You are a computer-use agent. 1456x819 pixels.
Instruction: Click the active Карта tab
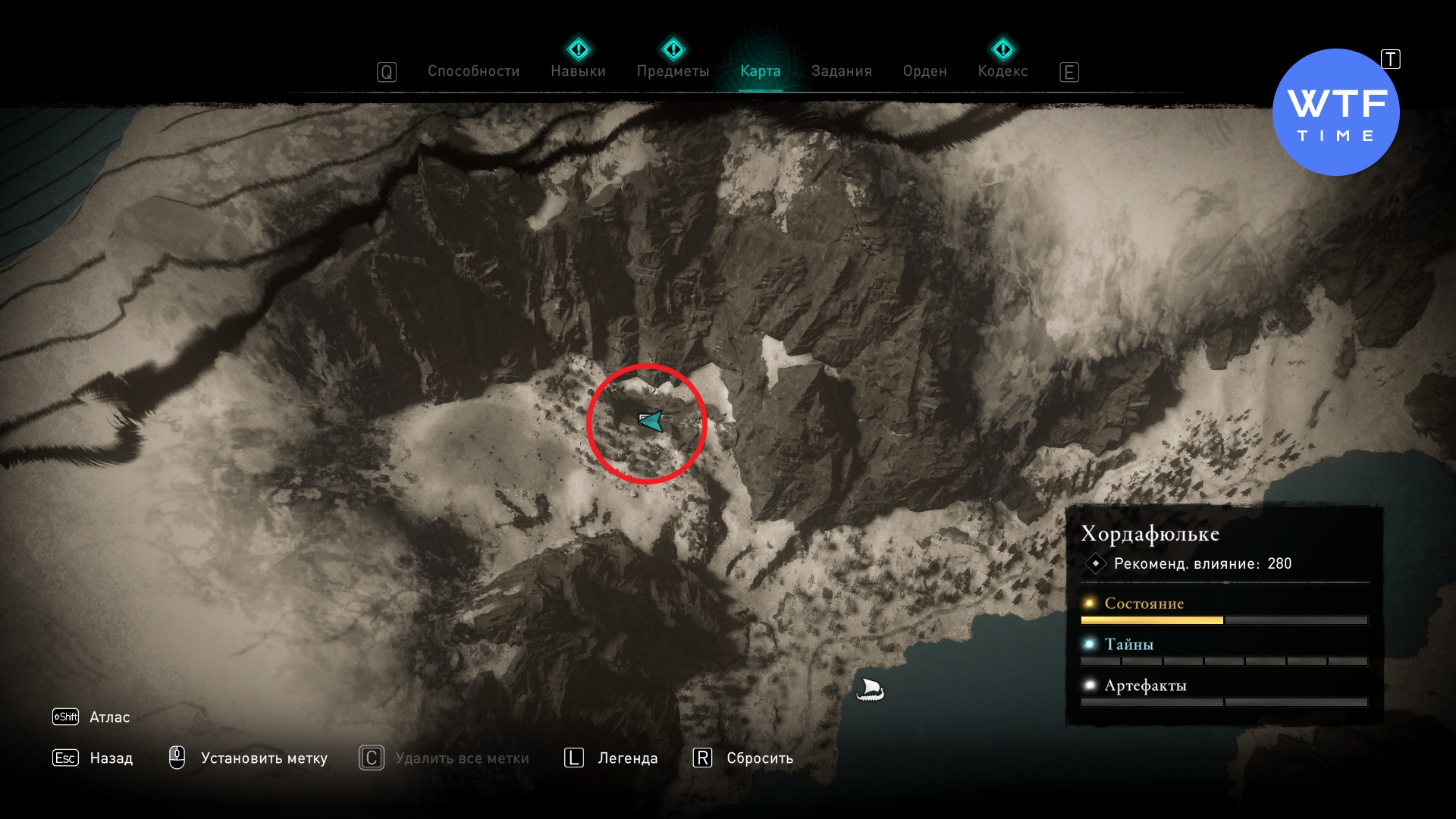pyautogui.click(x=760, y=71)
